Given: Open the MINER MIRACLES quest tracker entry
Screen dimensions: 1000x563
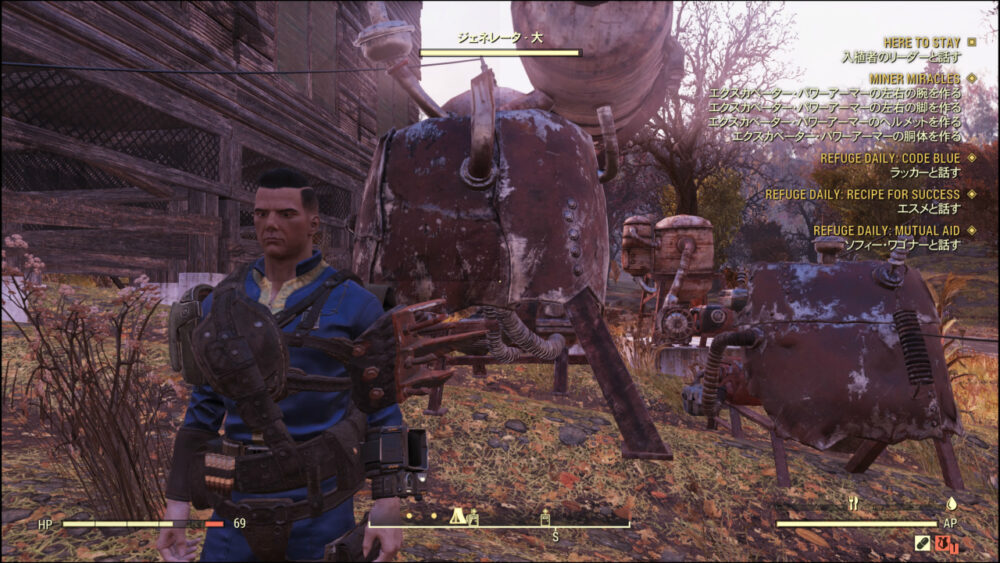Looking at the screenshot, I should pos(914,78).
